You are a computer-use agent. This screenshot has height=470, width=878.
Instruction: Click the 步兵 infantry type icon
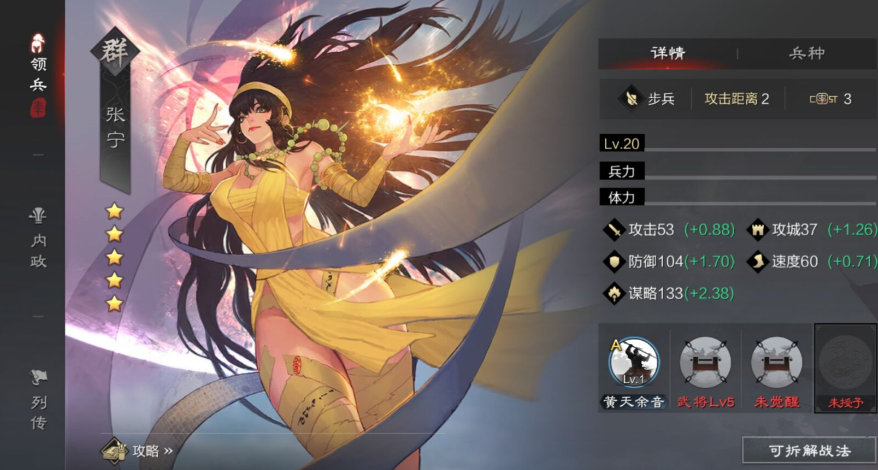point(631,98)
